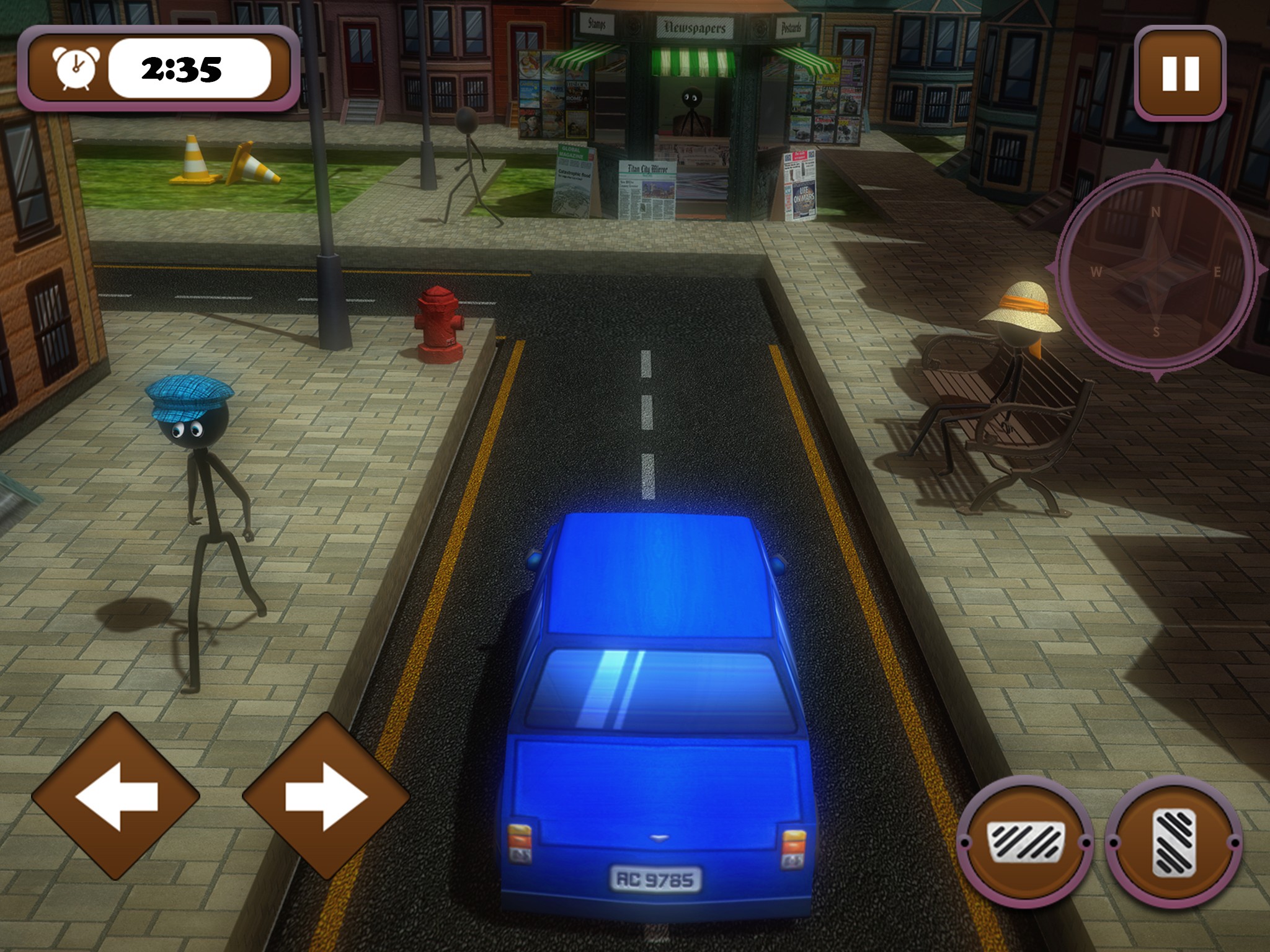Viewport: 1270px width, 952px height.
Task: Steer right with the right arrow
Action: pyautogui.click(x=326, y=796)
